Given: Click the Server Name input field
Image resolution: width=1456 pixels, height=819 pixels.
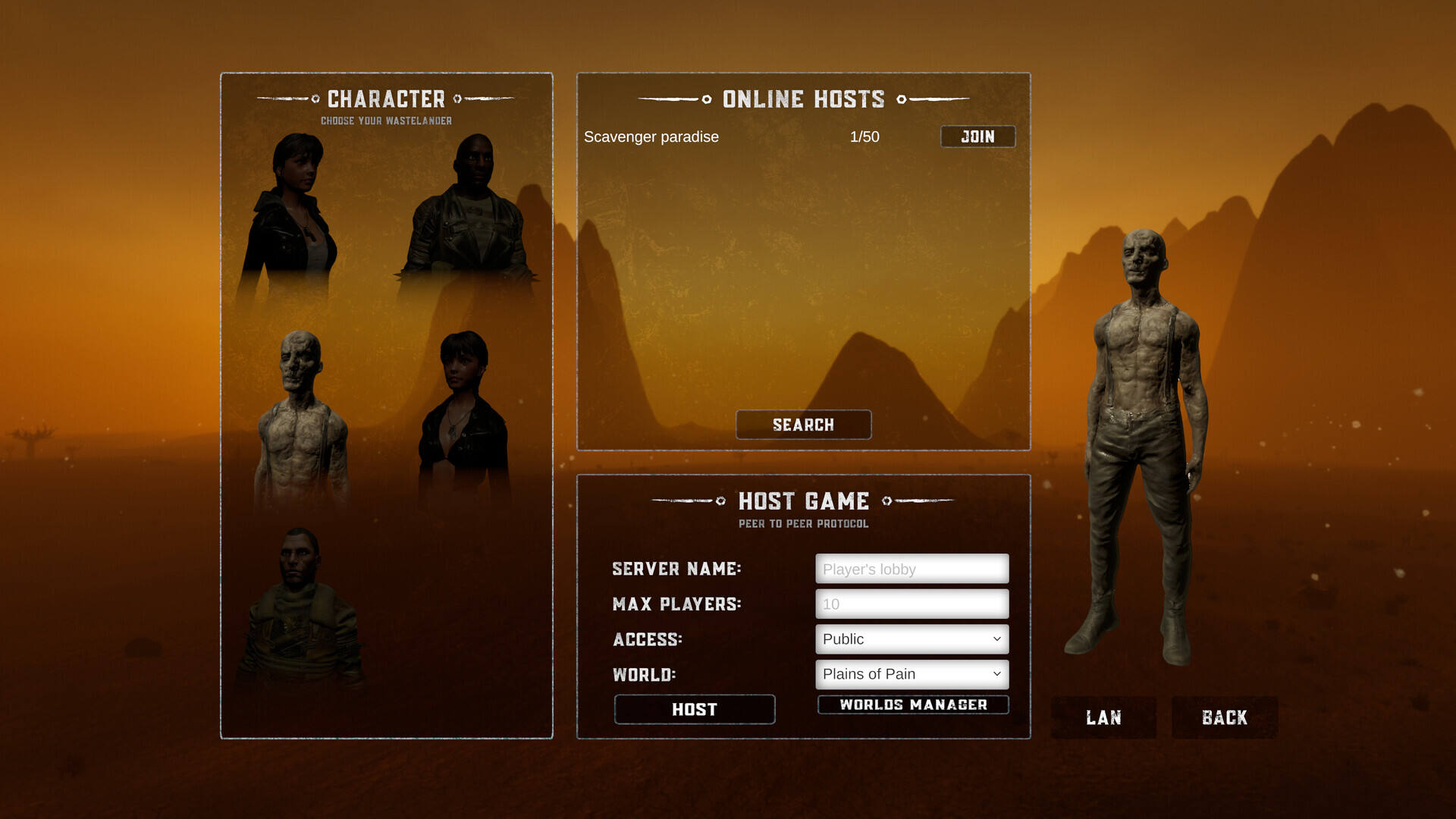Looking at the screenshot, I should 912,569.
